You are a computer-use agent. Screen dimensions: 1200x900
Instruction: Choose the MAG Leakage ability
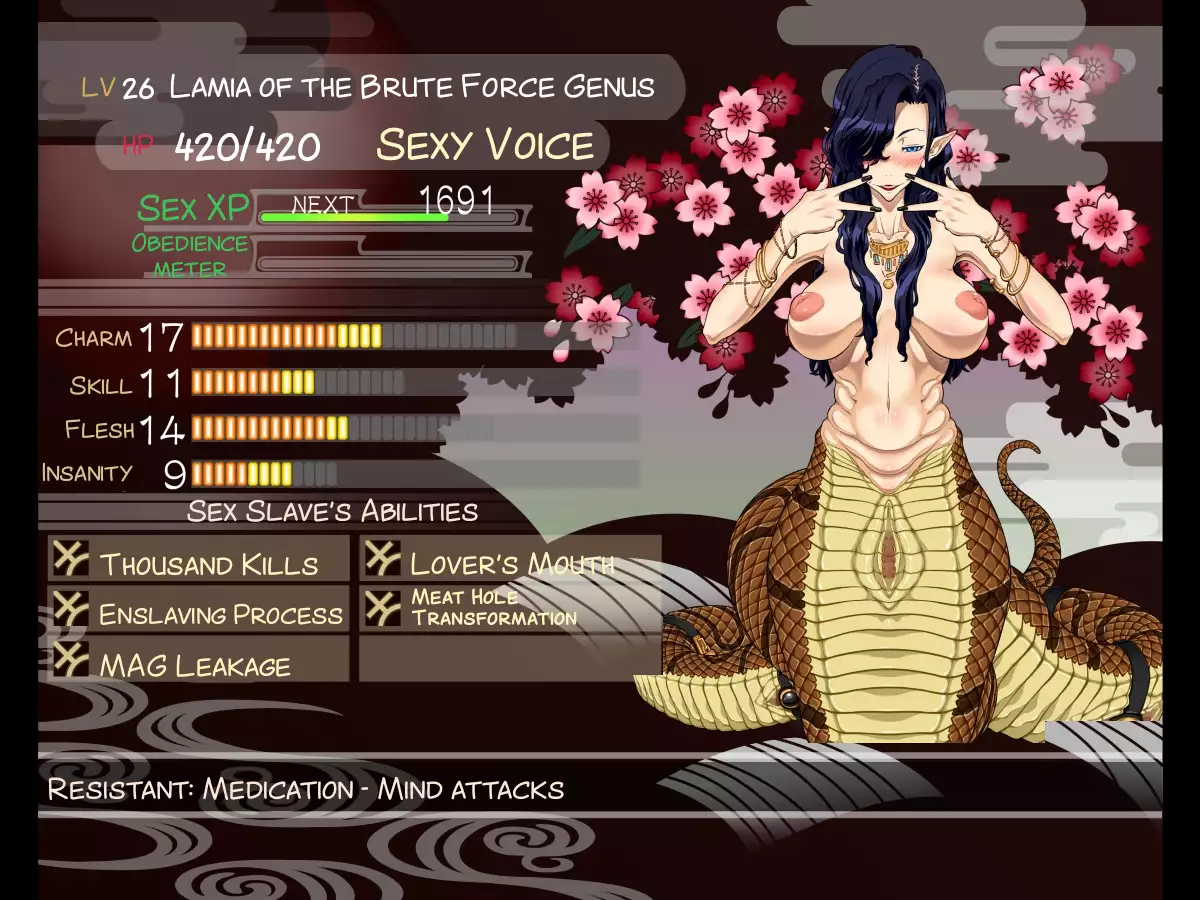[200, 662]
